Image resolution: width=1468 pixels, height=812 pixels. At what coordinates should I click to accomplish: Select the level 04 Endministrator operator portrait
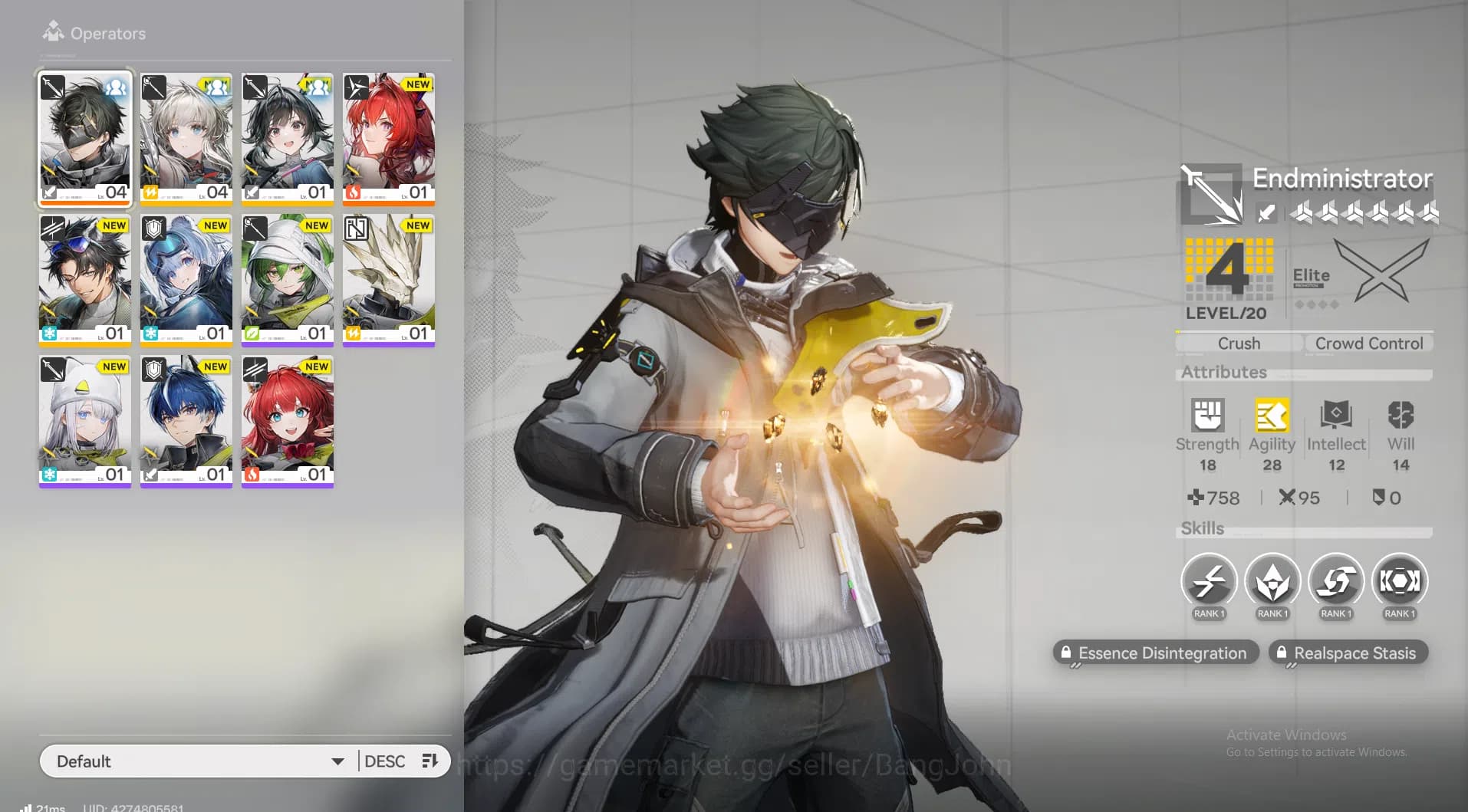pyautogui.click(x=84, y=139)
